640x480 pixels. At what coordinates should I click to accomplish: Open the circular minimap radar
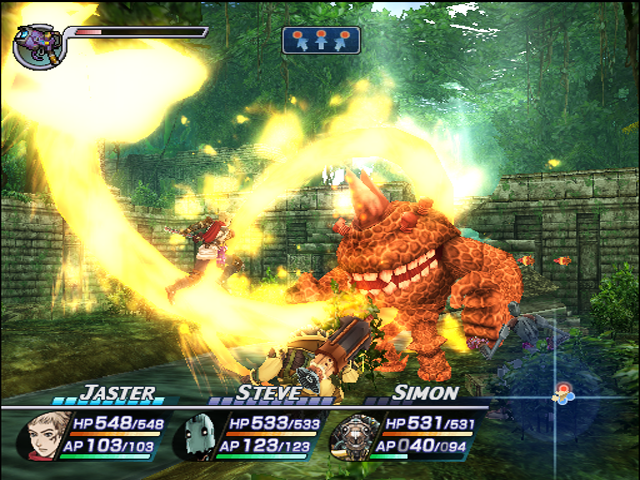562,395
